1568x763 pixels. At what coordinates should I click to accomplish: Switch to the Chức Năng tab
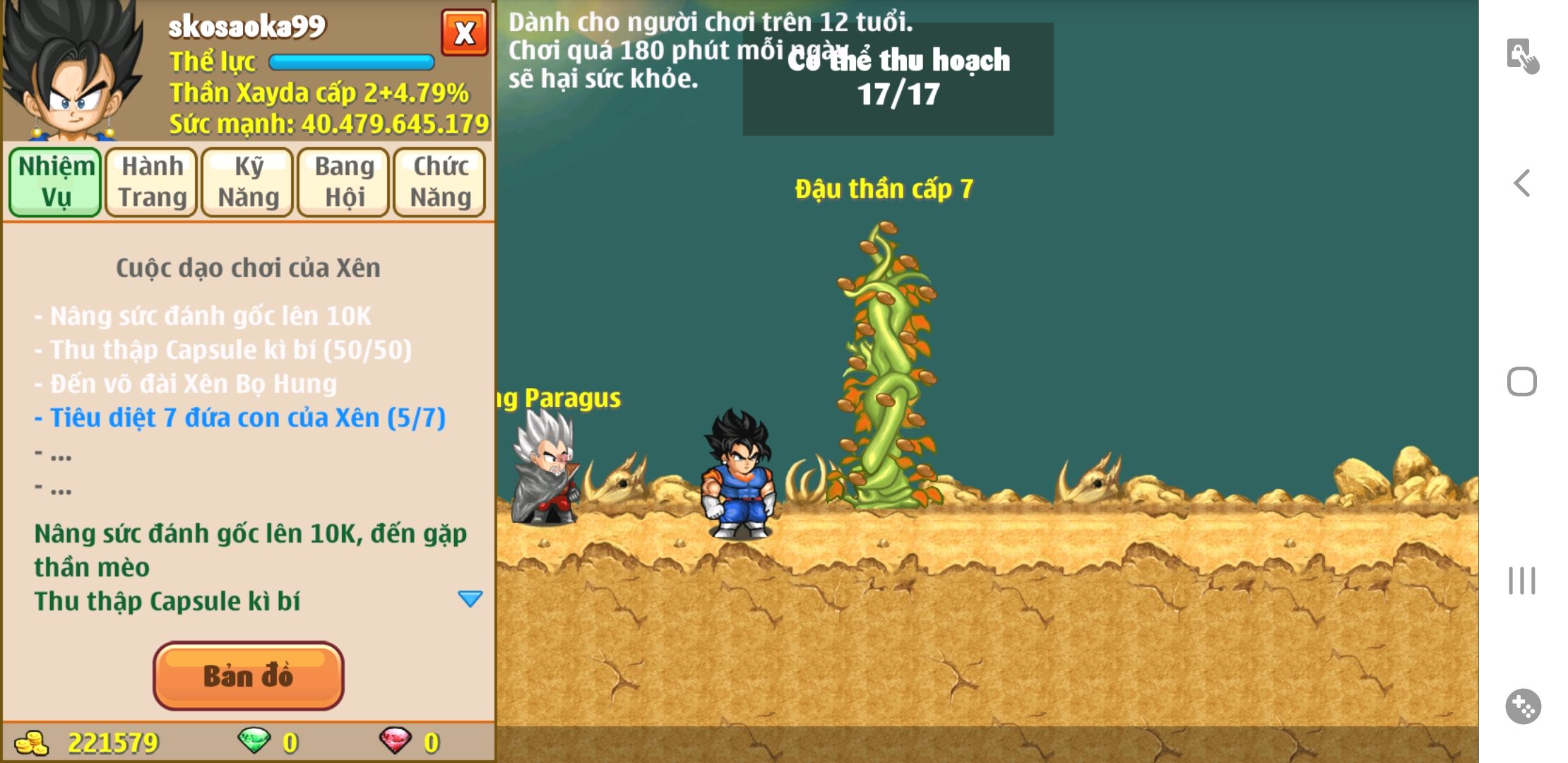pyautogui.click(x=440, y=182)
